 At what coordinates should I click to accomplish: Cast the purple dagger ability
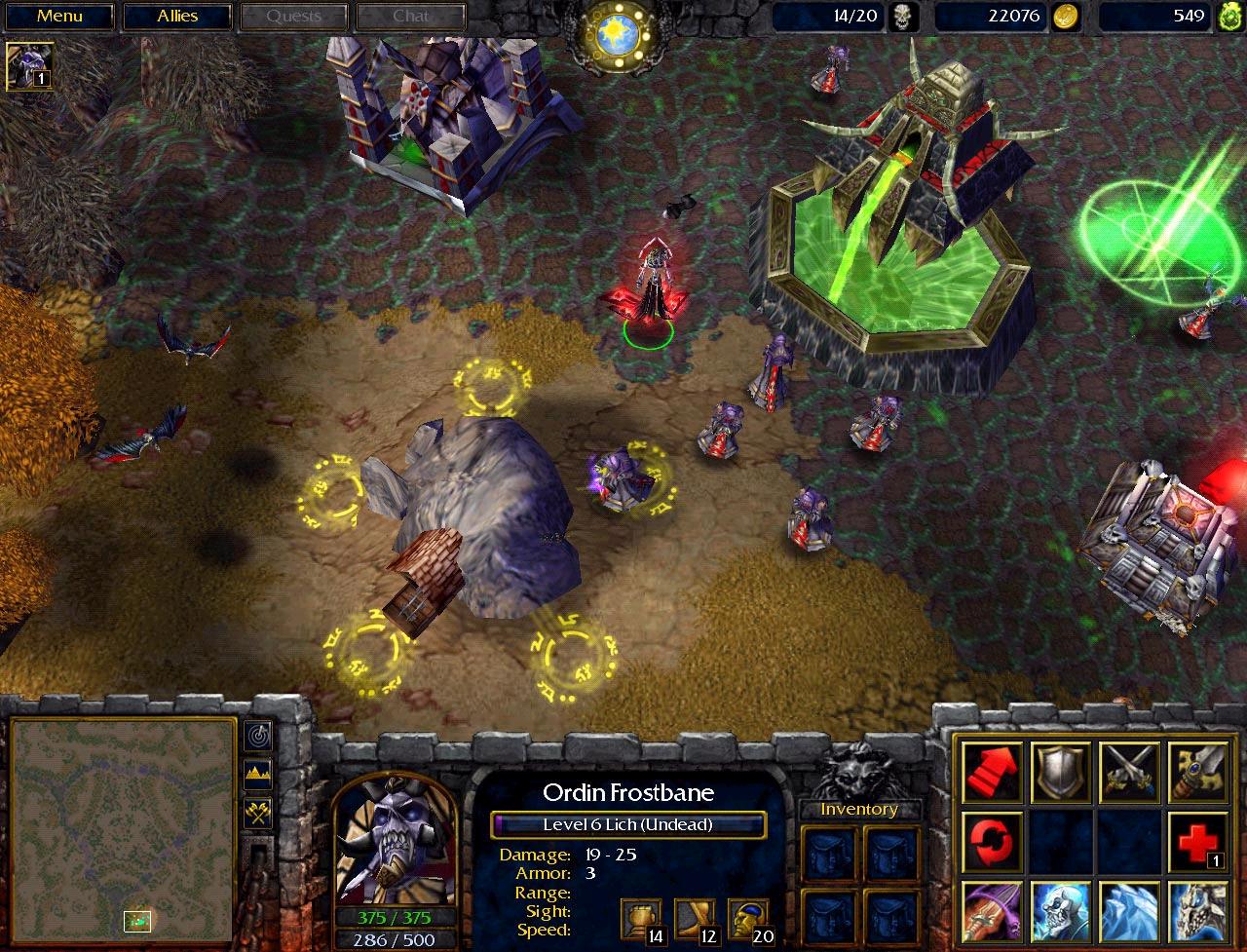pyautogui.click(x=993, y=908)
